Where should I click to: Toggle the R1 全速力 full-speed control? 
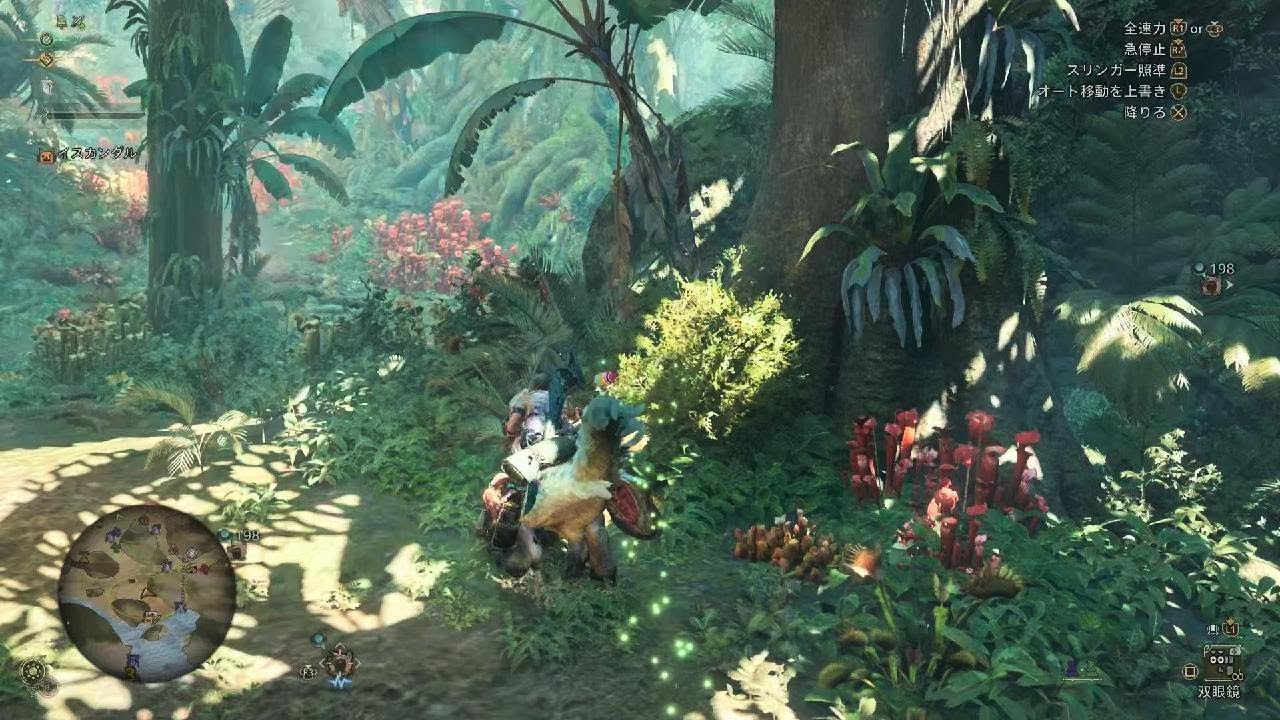pos(1176,30)
